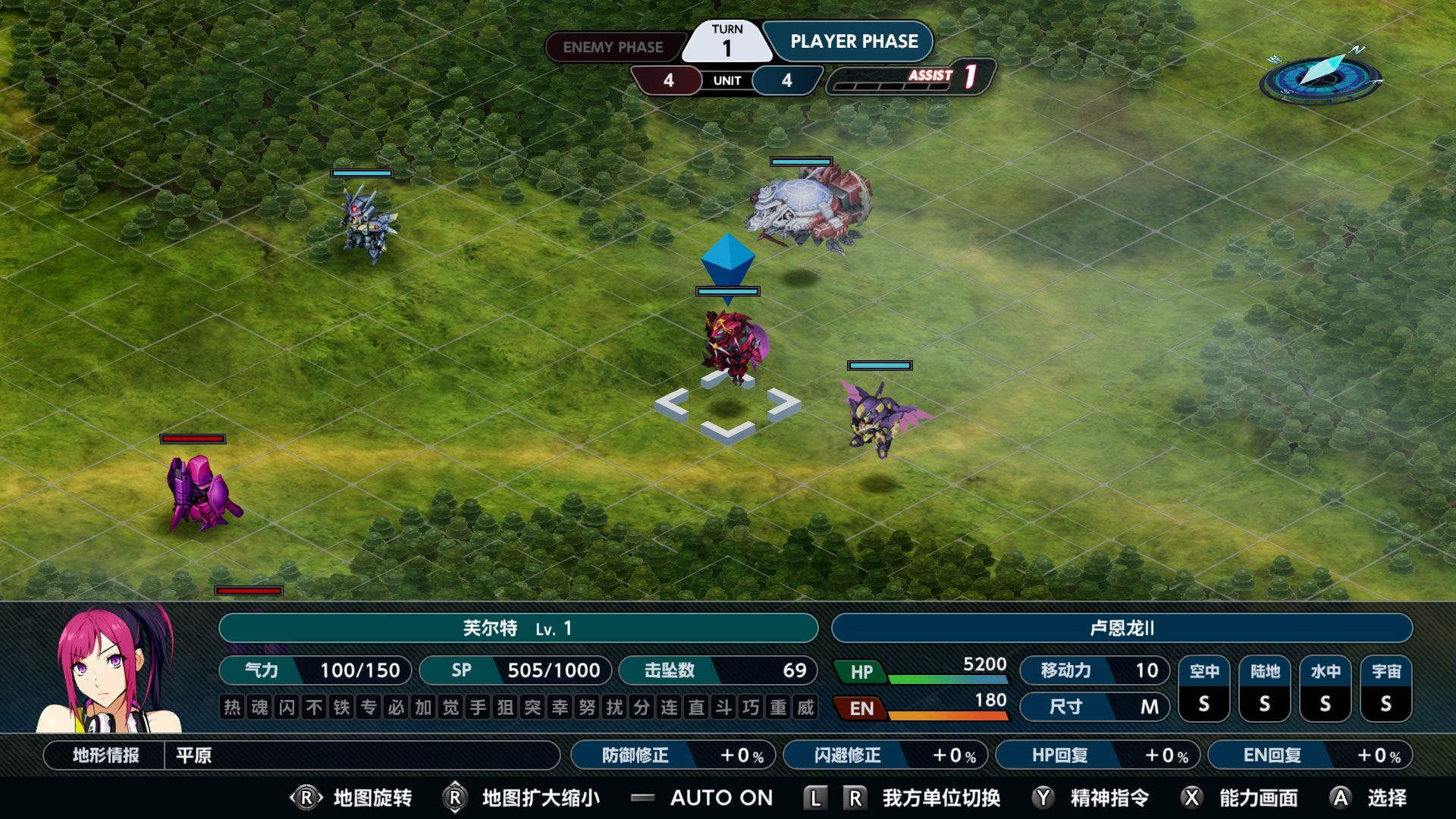The height and width of the screenshot is (819, 1456).
Task: Target the magenta enemy mech with the red bar
Action: click(201, 491)
